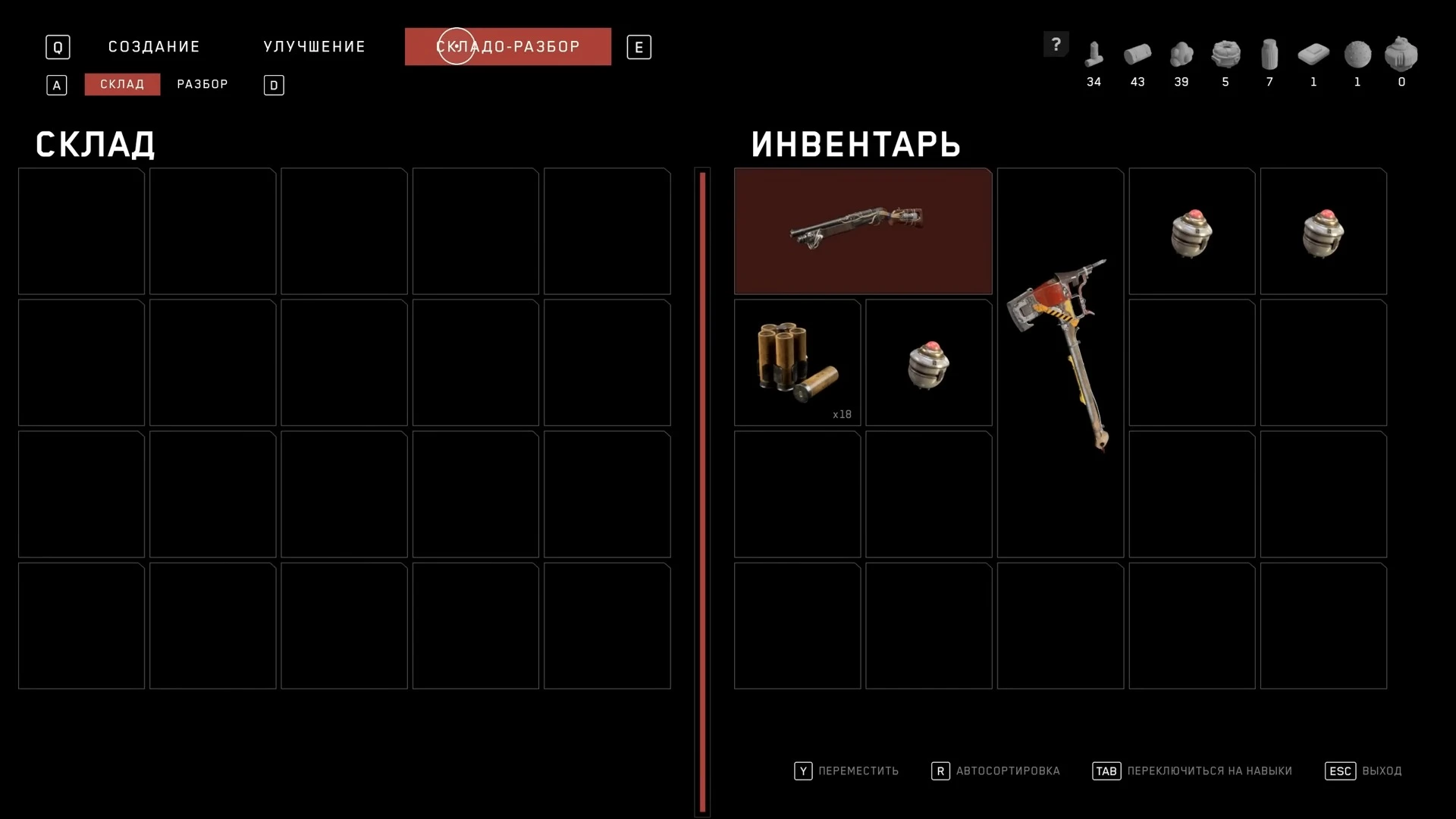Select the barrel-shaped resource with count 43
Viewport: 1456px width, 819px height.
click(1137, 55)
